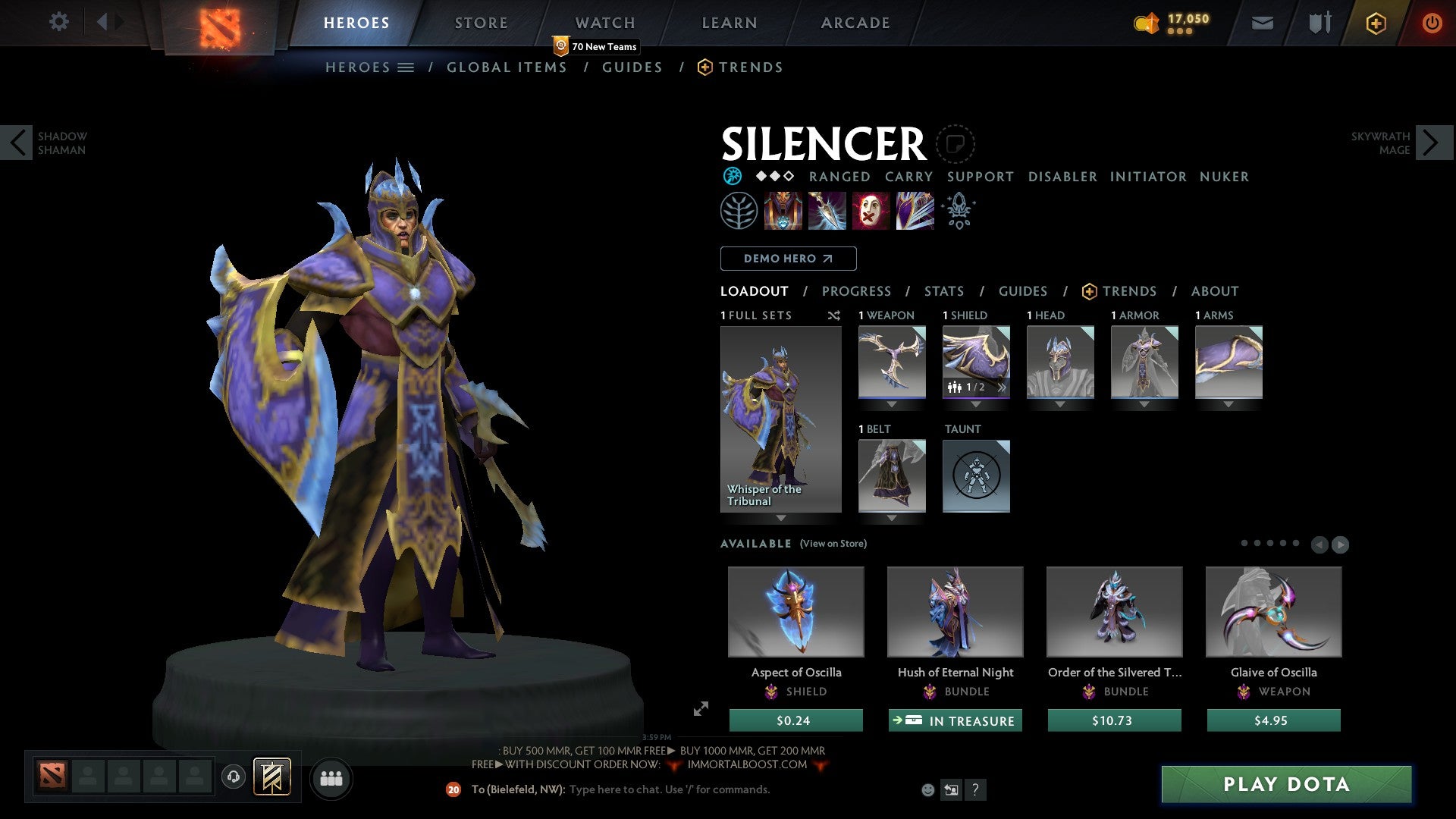The height and width of the screenshot is (819, 1456).
Task: Click the Demo Hero button
Action: click(787, 258)
